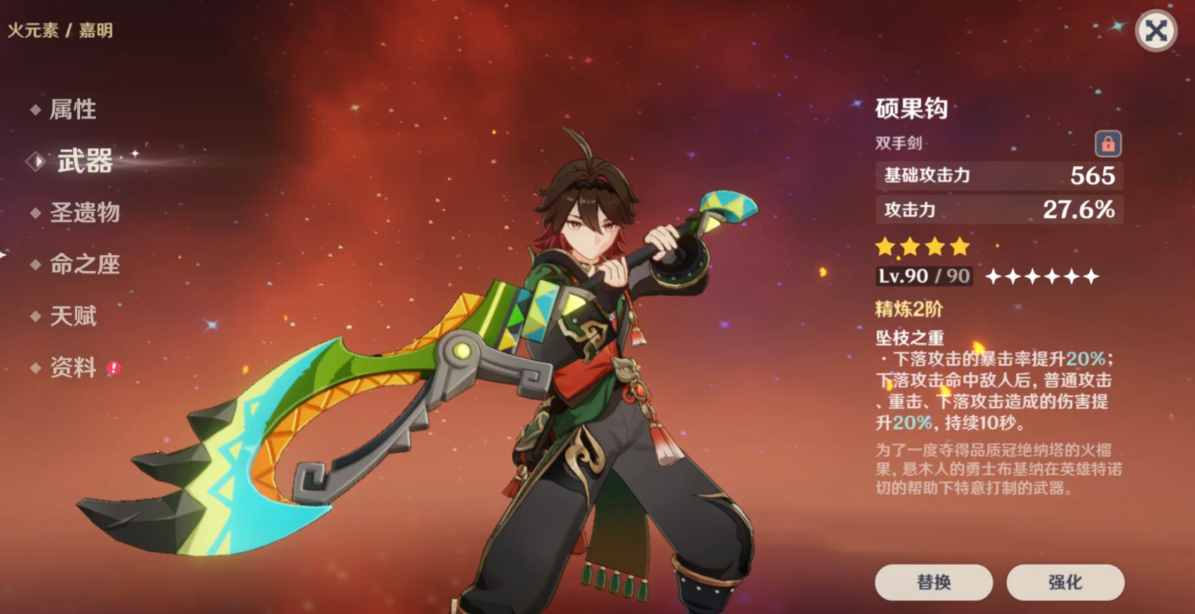Select the 武器 weapon tab
The image size is (1195, 614).
84,161
